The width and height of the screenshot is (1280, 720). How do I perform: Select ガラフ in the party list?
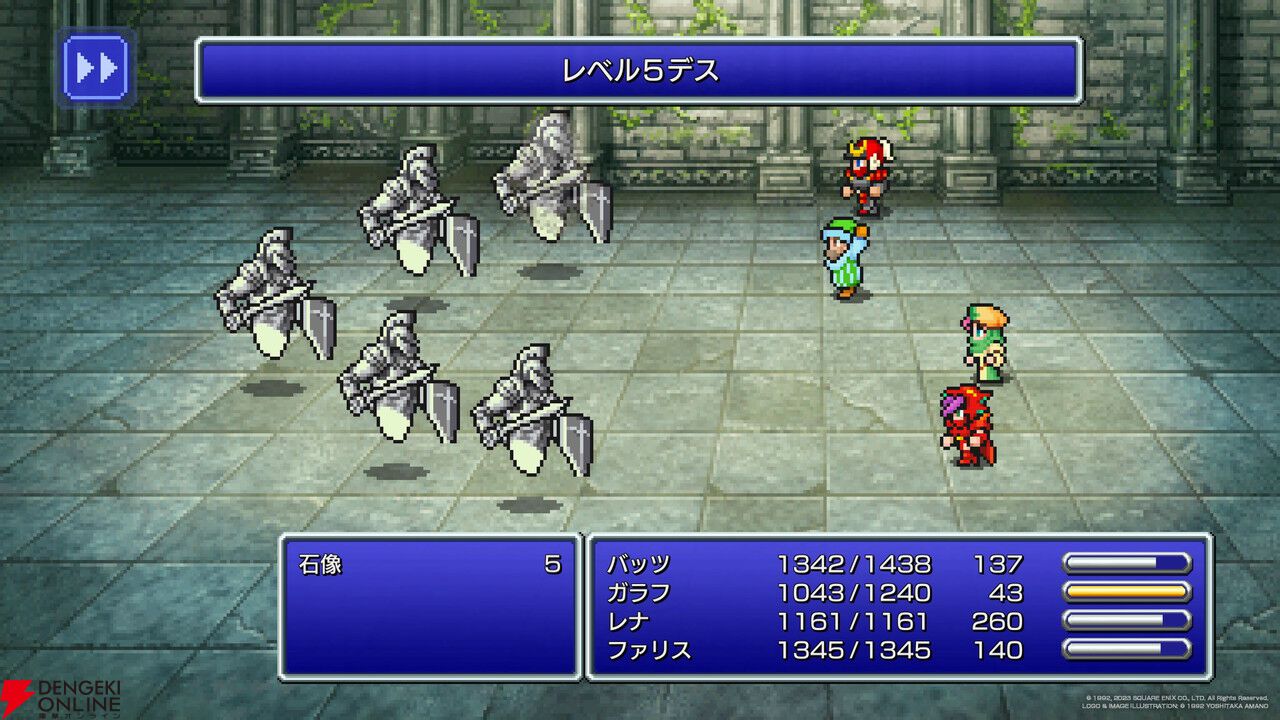638,593
